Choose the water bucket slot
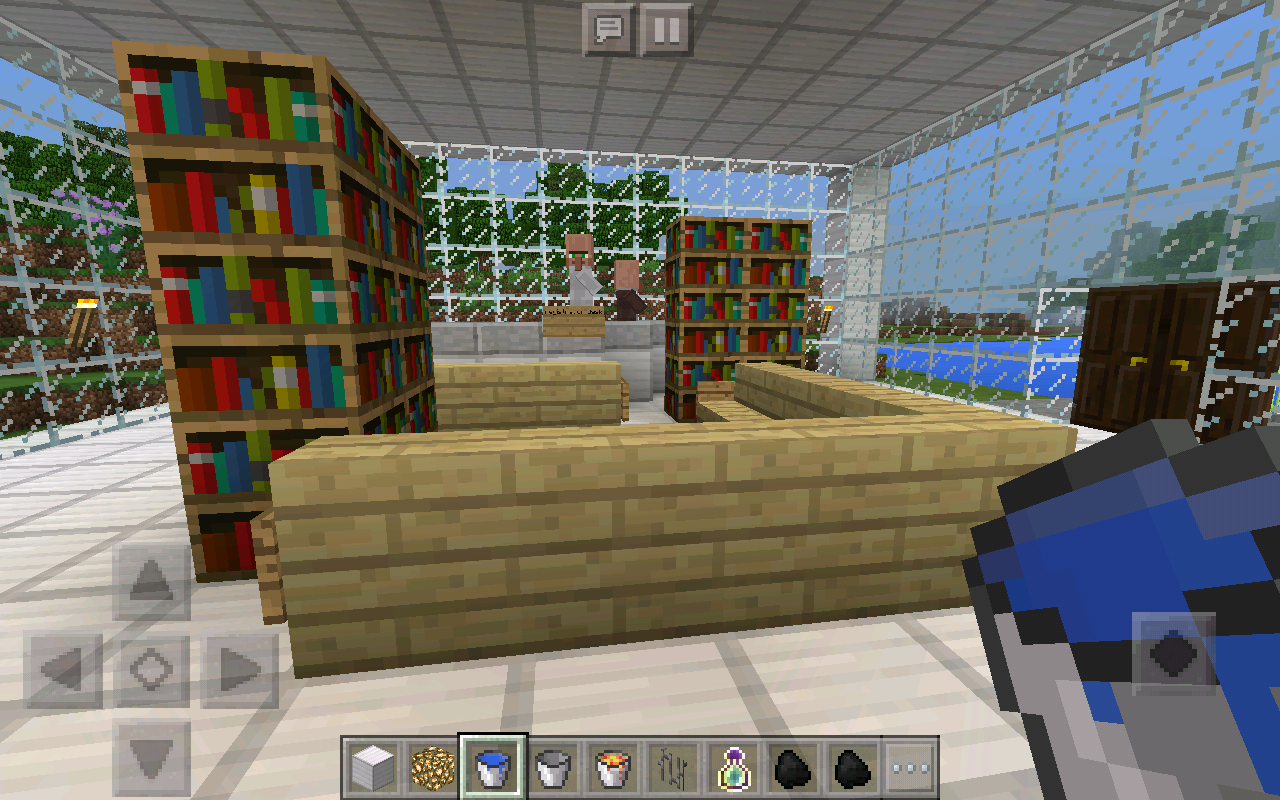Image resolution: width=1280 pixels, height=800 pixels. [x=493, y=768]
